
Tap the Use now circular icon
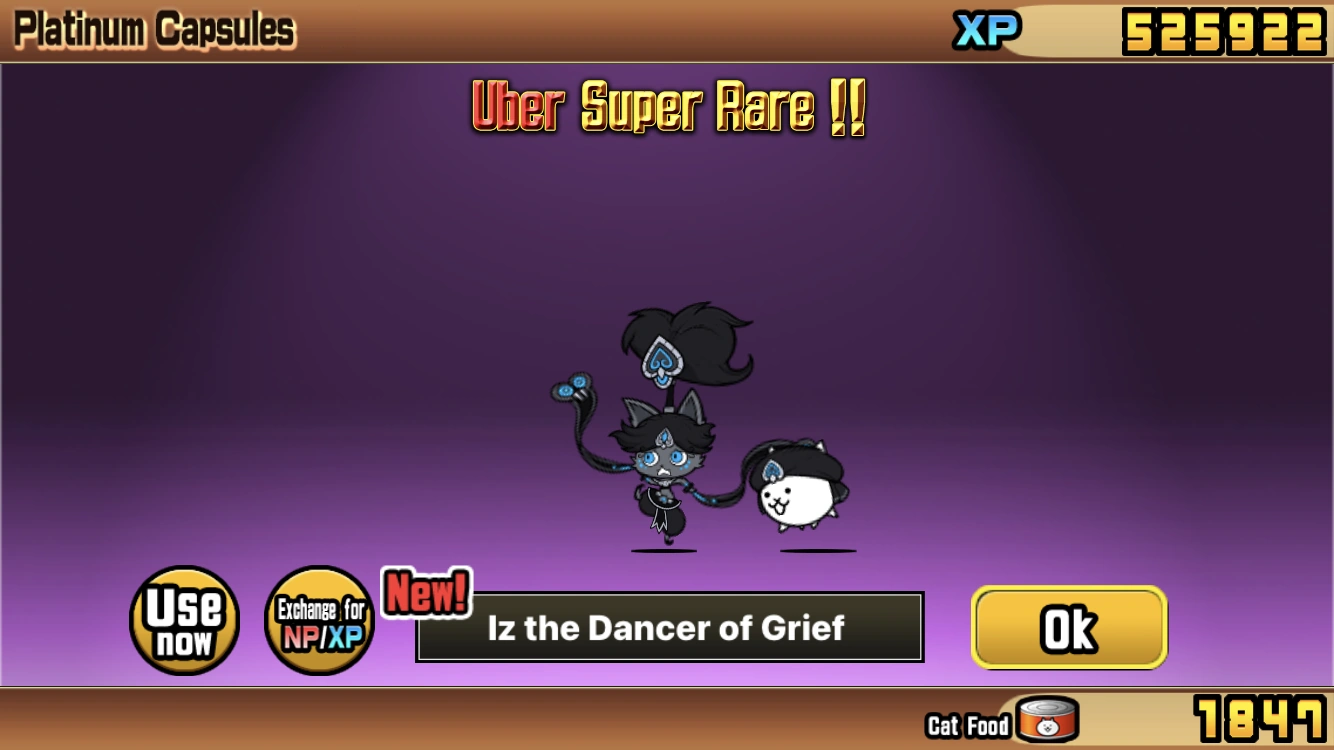(x=184, y=620)
